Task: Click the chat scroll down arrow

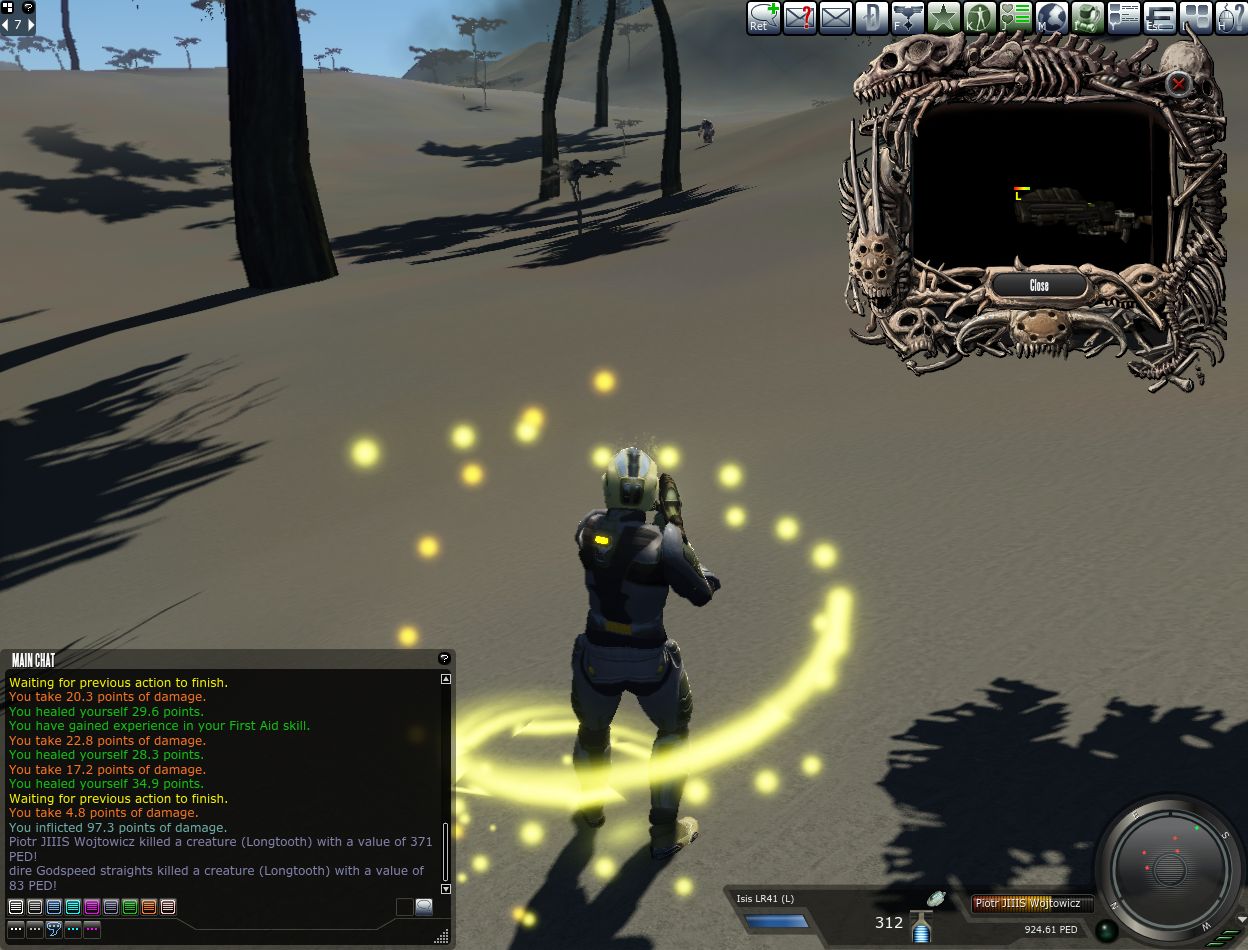Action: pyautogui.click(x=446, y=888)
